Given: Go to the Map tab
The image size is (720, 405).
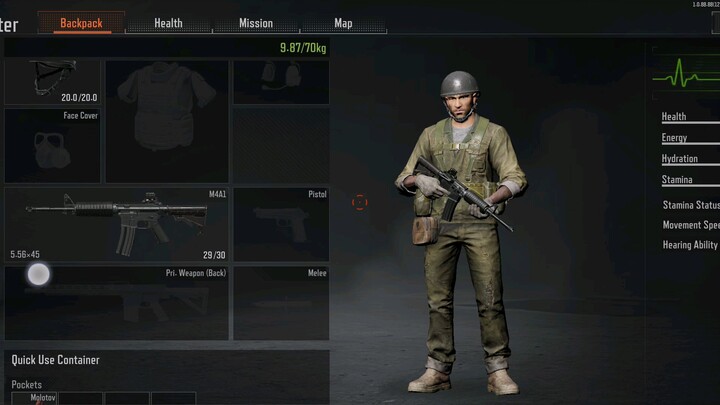Looking at the screenshot, I should (x=343, y=23).
